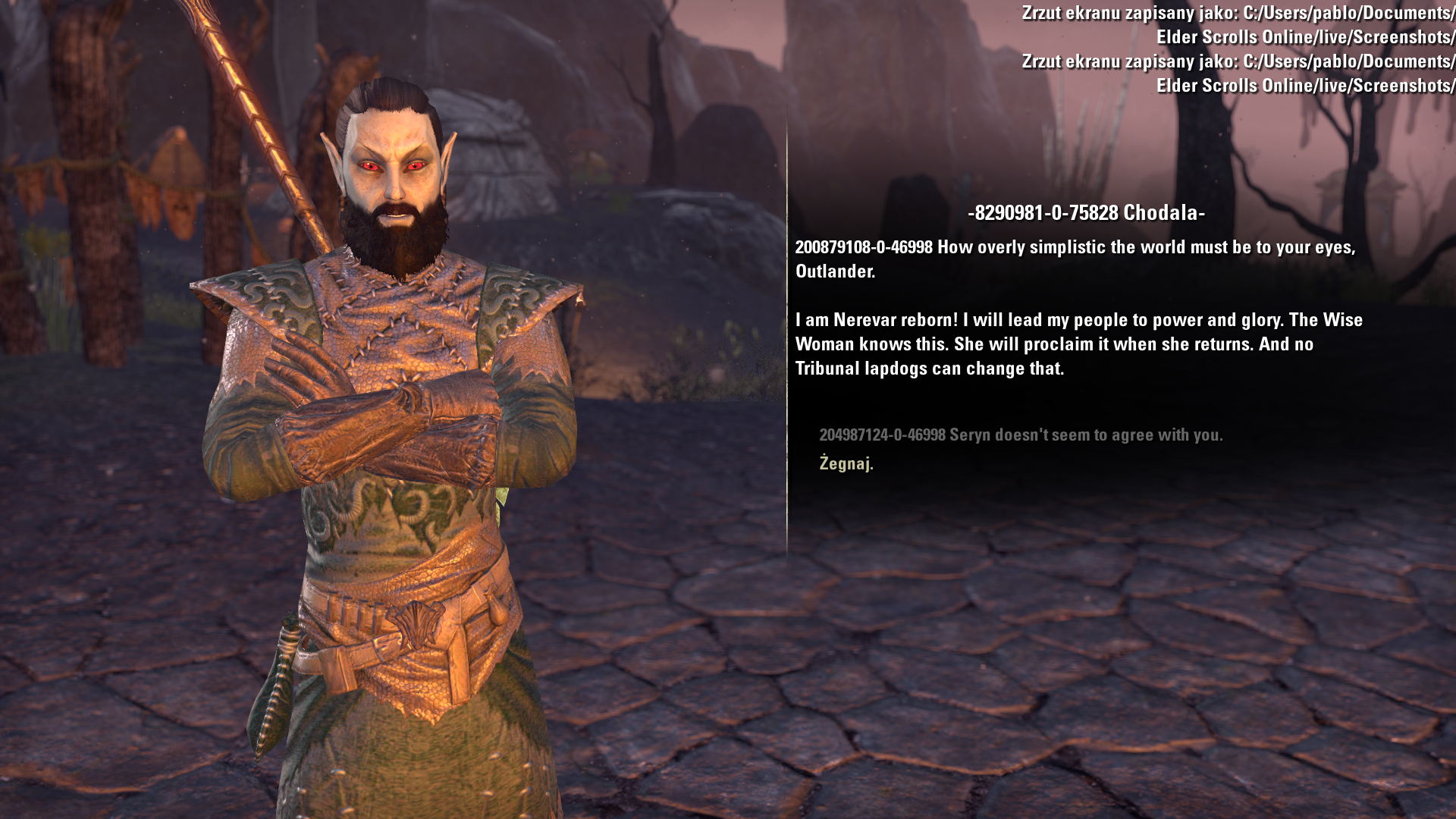The width and height of the screenshot is (1456, 819).
Task: Choose the "Seryn doesn't seem to agree" reply
Action: tap(1020, 435)
